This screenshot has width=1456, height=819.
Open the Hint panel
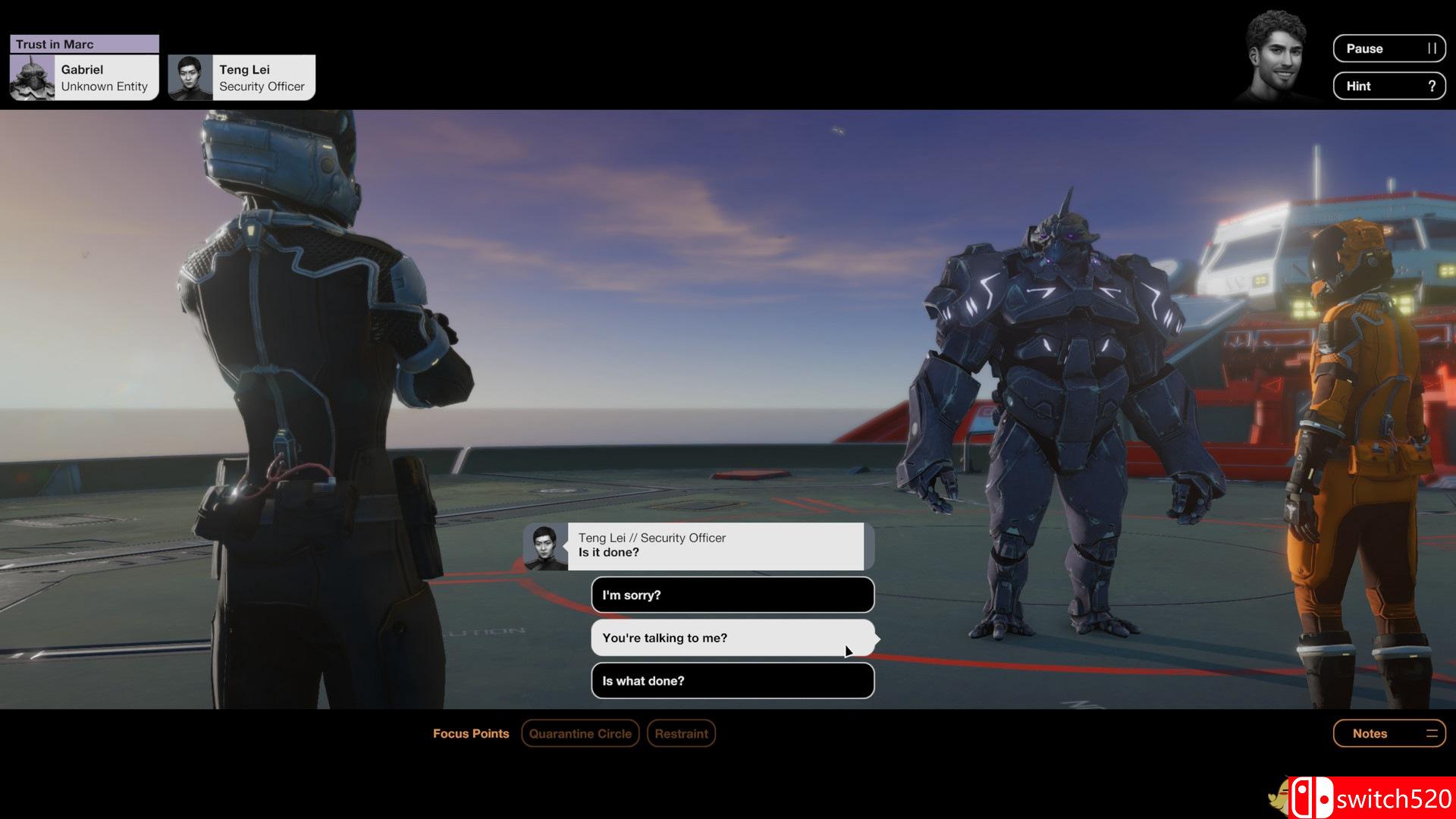(x=1389, y=86)
